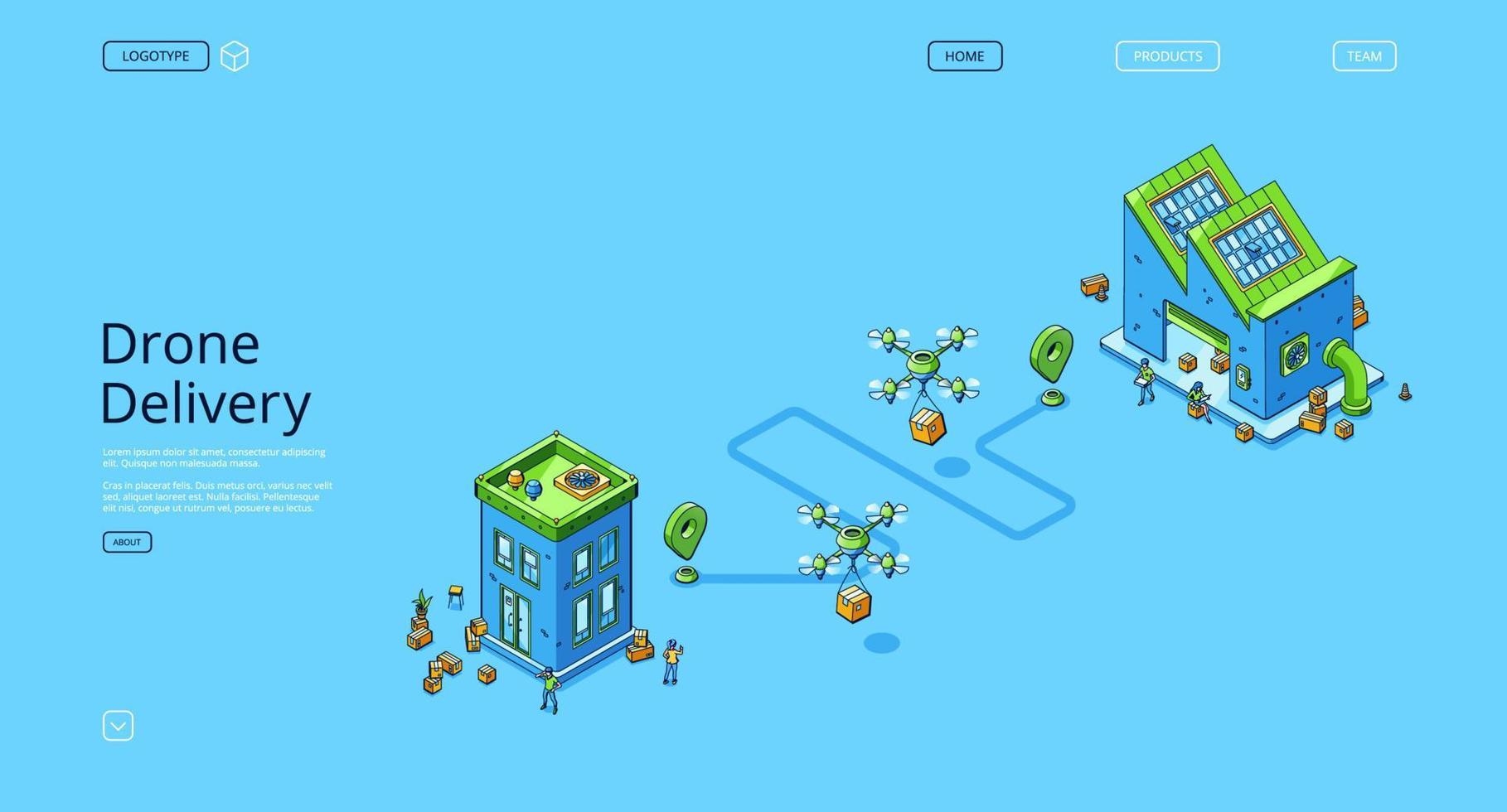Viewport: 1507px width, 812px height.
Task: Open the HOME navigation item
Action: click(x=964, y=56)
